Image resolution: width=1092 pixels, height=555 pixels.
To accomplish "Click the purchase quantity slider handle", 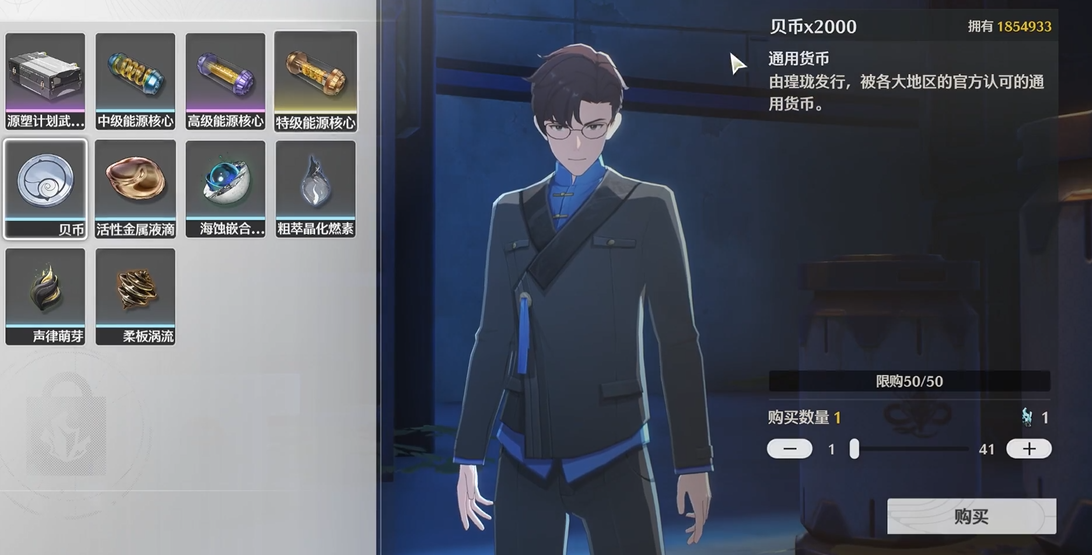I will point(854,449).
